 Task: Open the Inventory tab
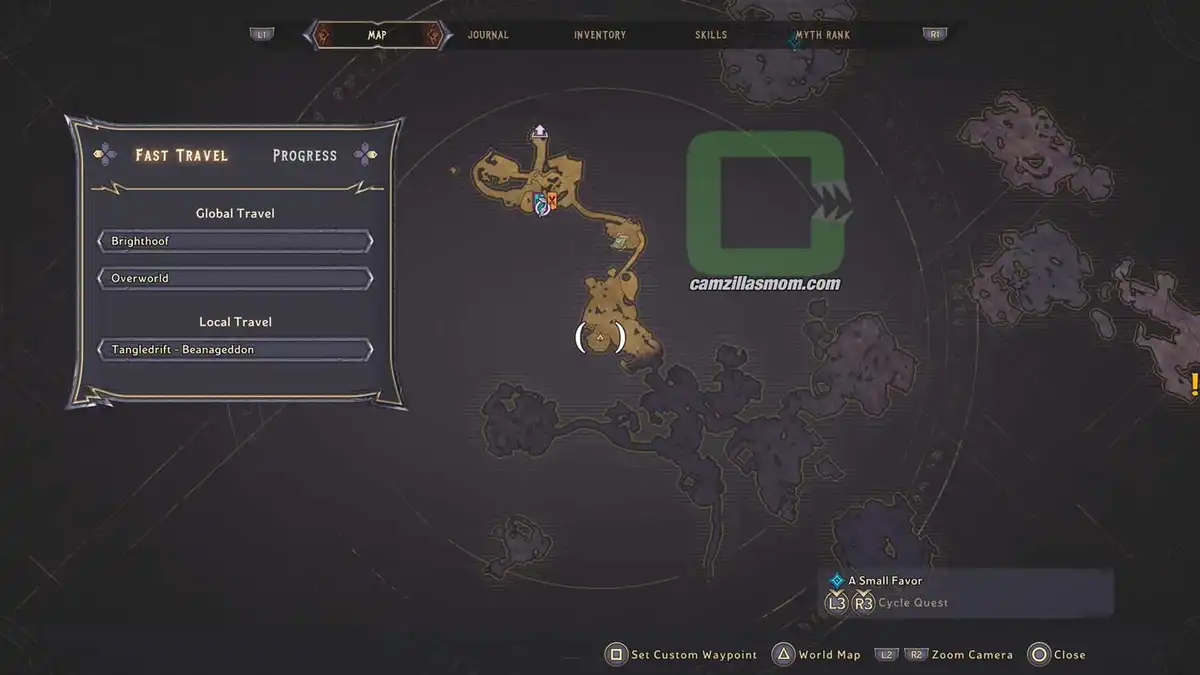(600, 35)
